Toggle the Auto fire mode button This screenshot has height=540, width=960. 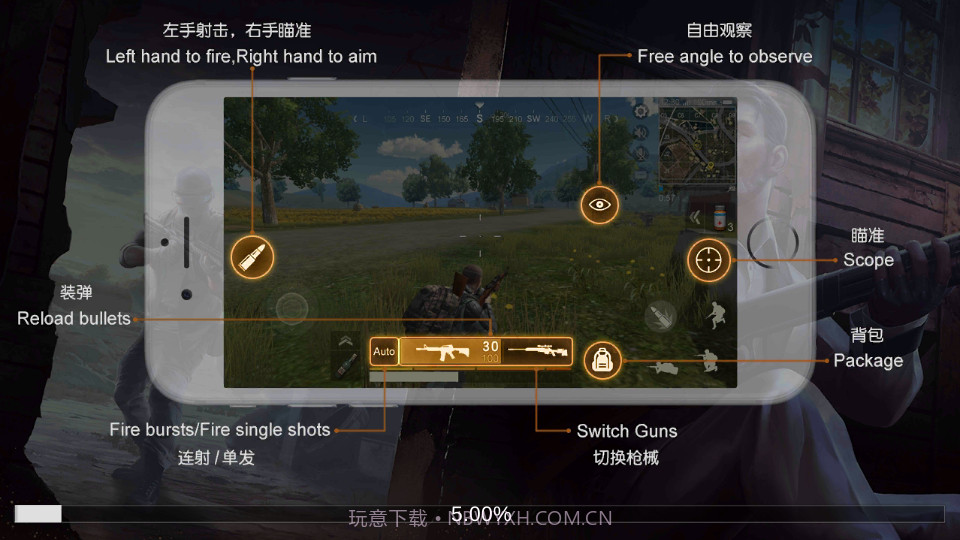pyautogui.click(x=384, y=352)
